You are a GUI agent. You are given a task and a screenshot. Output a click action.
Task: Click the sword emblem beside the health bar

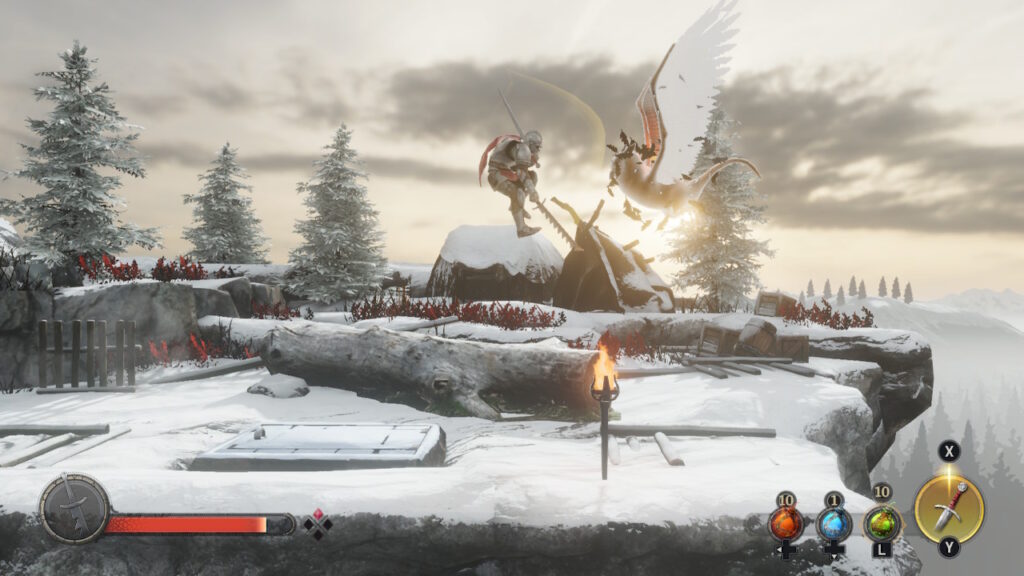click(x=74, y=509)
